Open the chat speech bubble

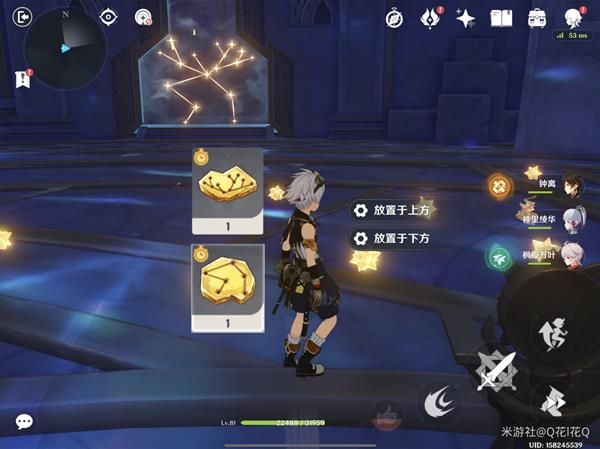(x=24, y=422)
